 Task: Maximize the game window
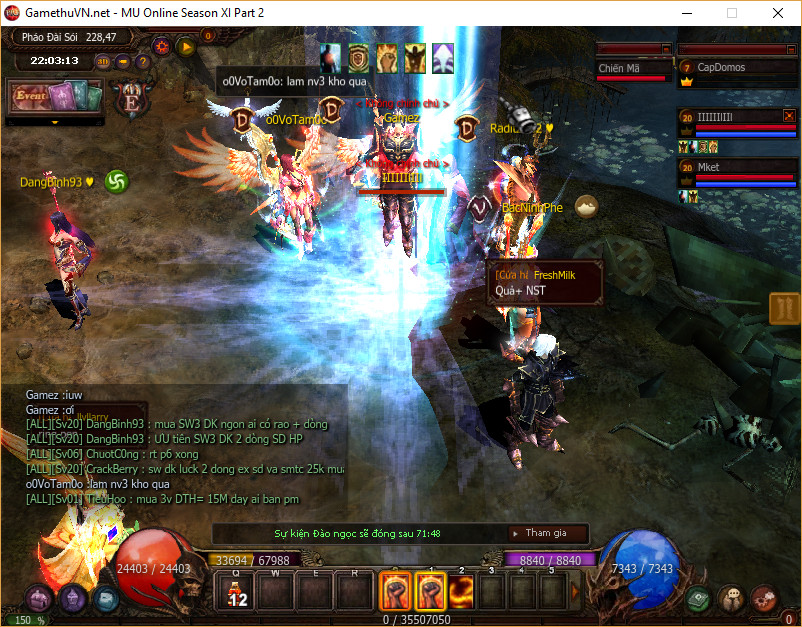coord(732,13)
